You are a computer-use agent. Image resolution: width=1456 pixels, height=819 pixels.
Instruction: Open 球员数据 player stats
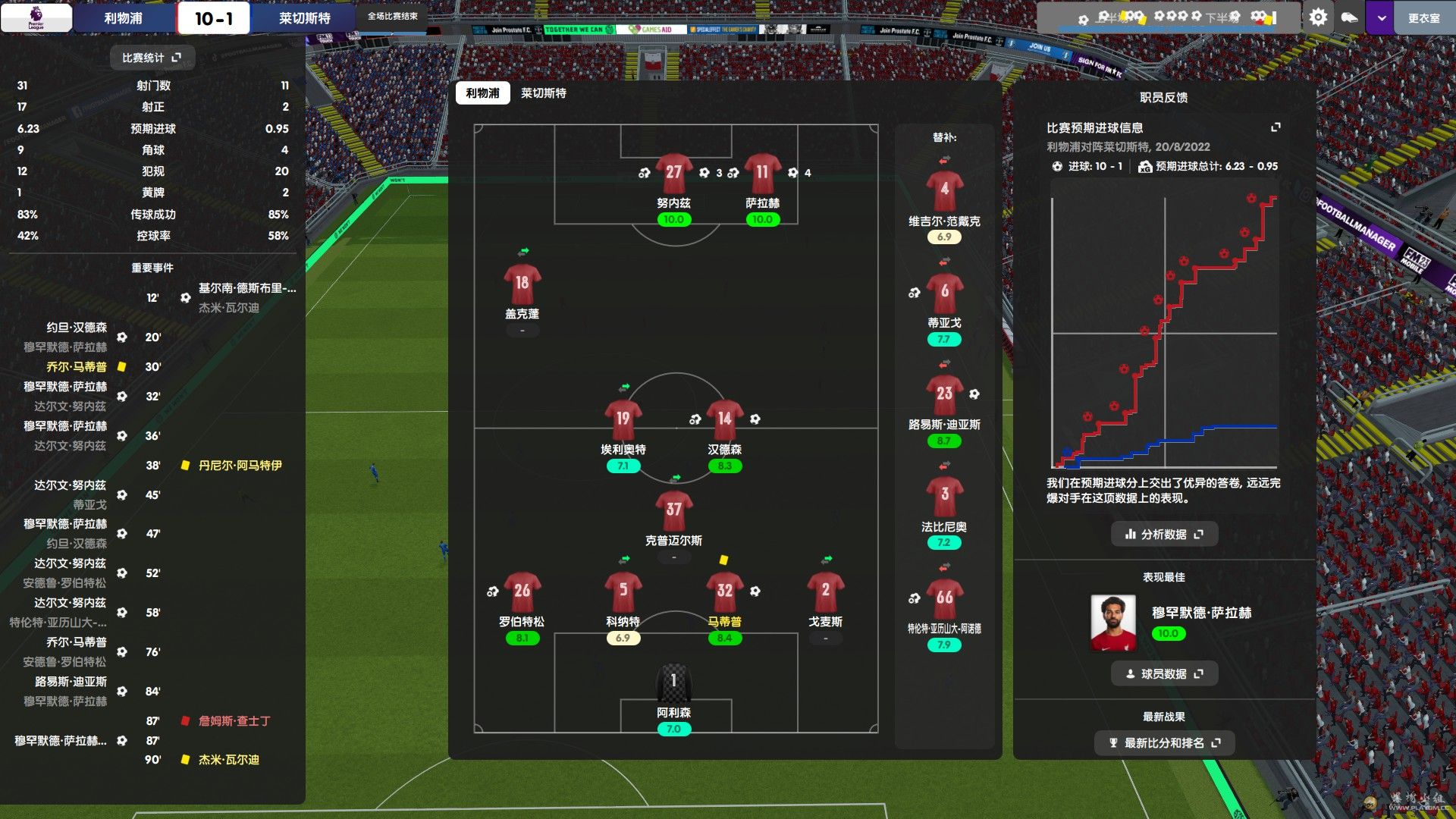1164,674
